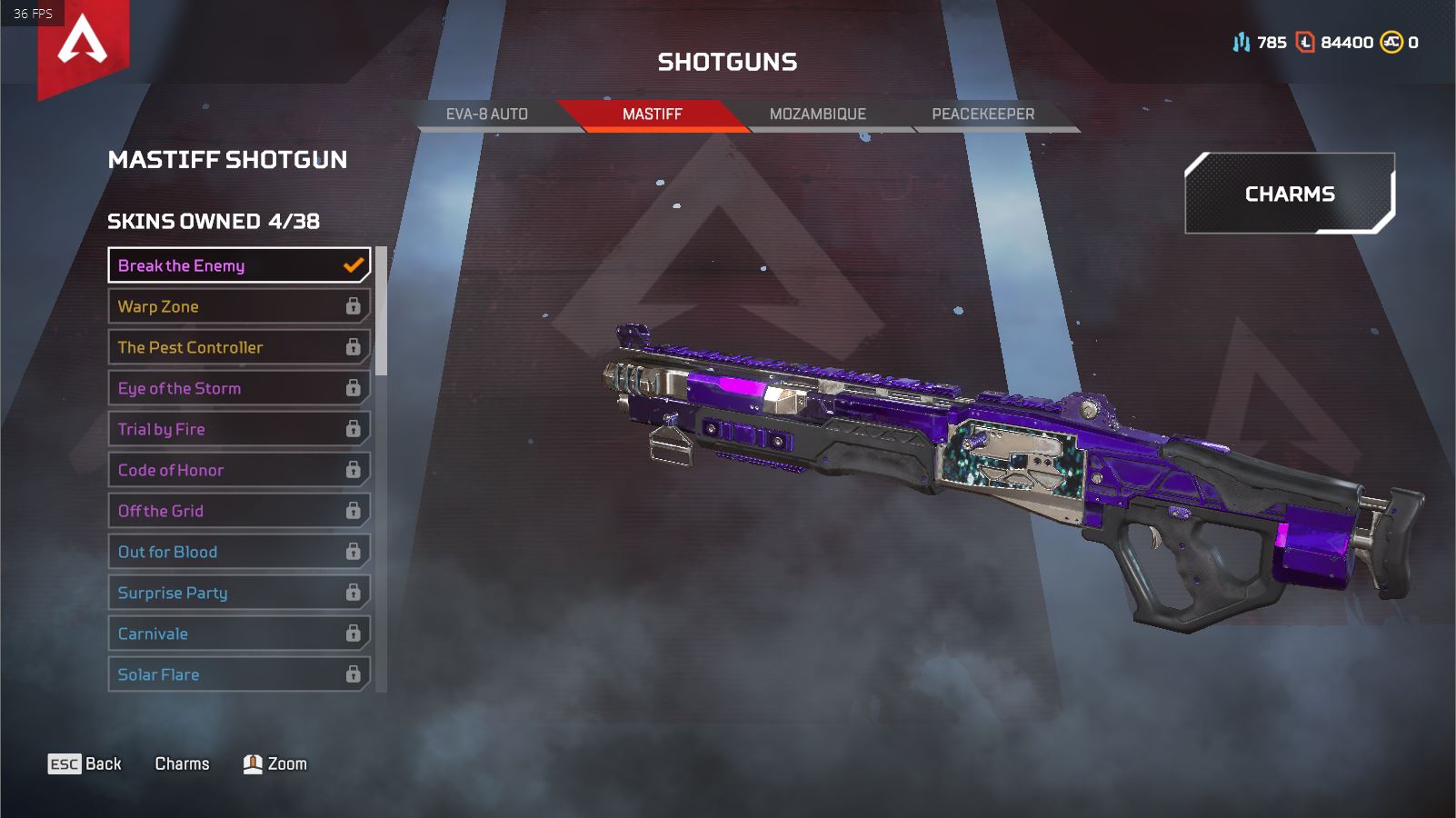Preview the Surprise Party skin

pos(239,593)
